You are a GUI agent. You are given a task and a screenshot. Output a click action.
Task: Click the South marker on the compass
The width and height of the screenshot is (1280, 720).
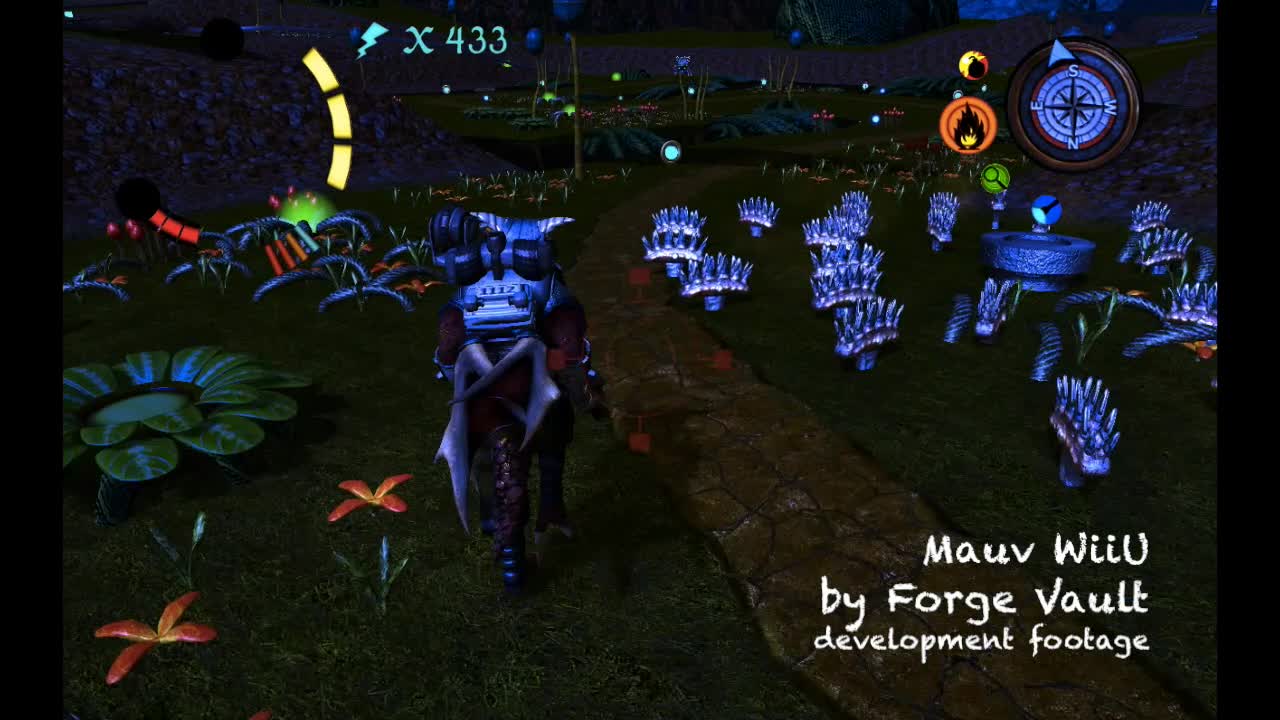click(x=1073, y=71)
